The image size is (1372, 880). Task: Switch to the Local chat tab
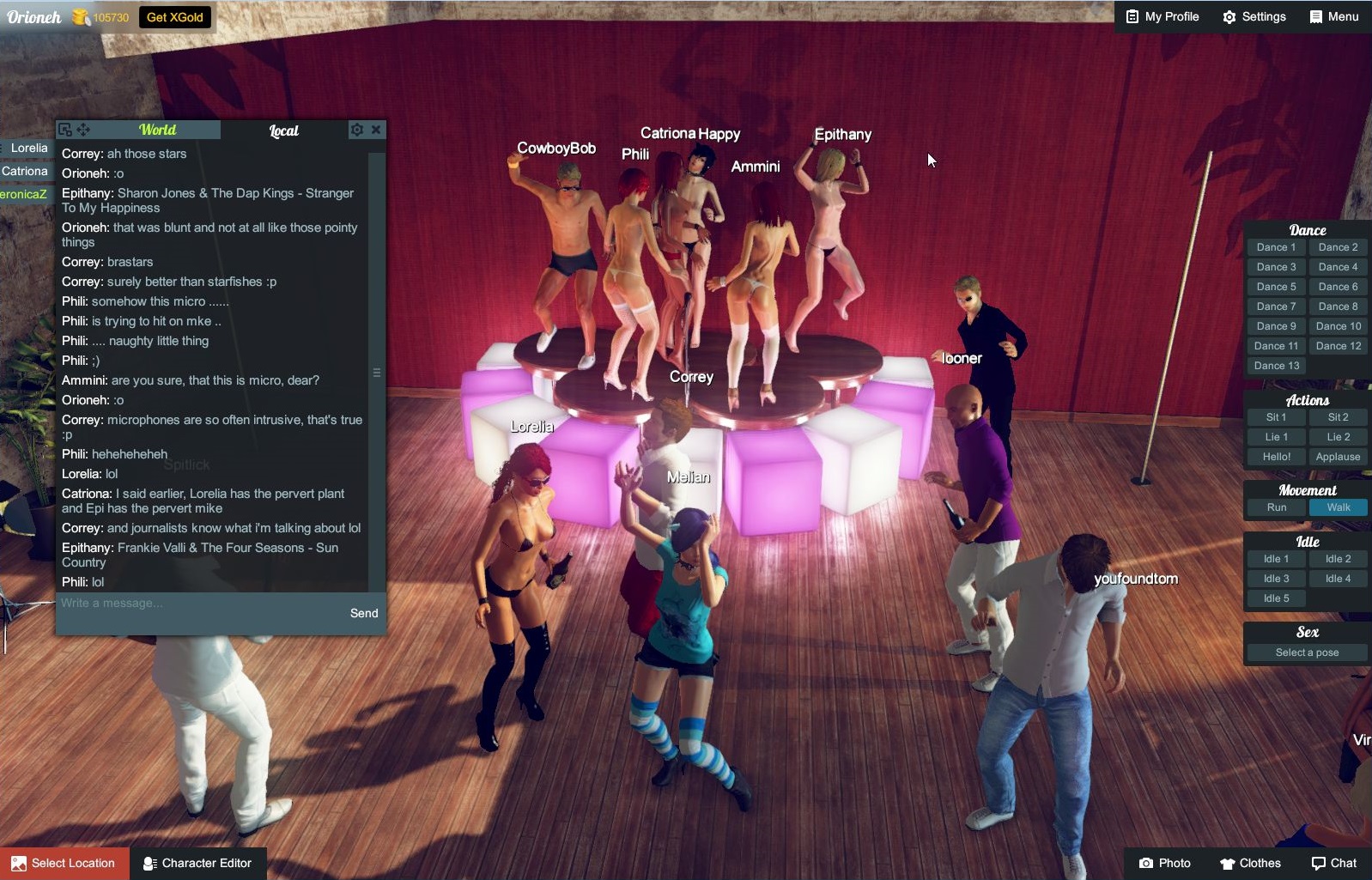[283, 130]
